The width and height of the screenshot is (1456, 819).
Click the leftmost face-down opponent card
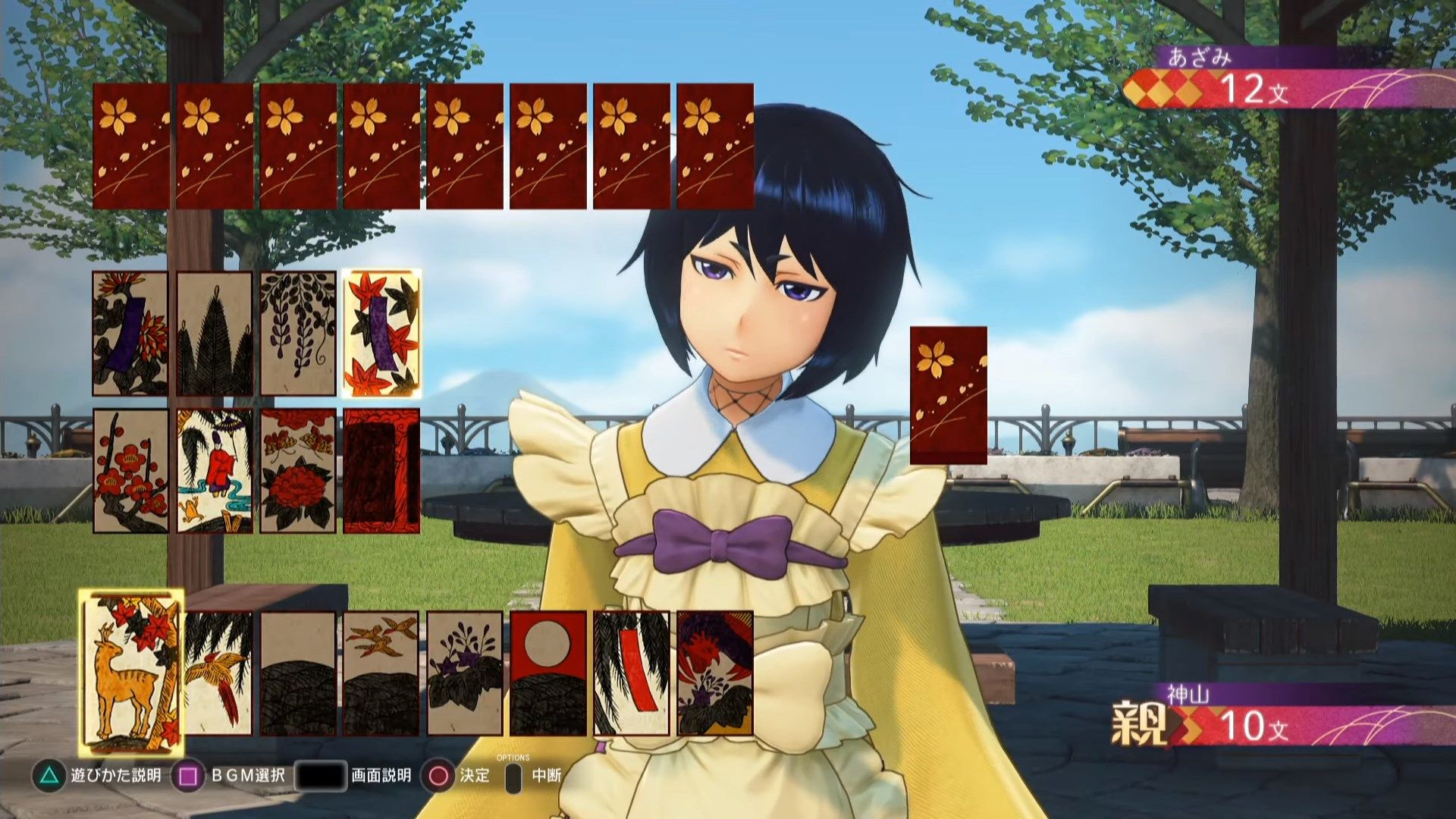pyautogui.click(x=133, y=144)
